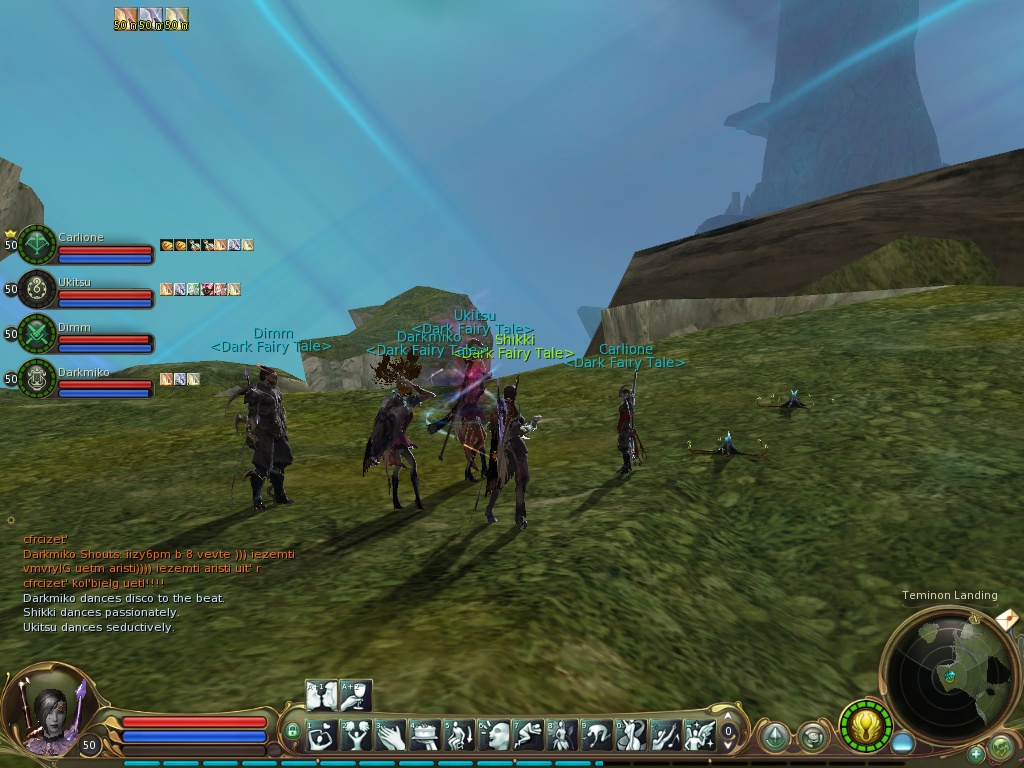Use the heart emote in hotbar slot 1
This screenshot has height=768, width=1024.
[322, 736]
